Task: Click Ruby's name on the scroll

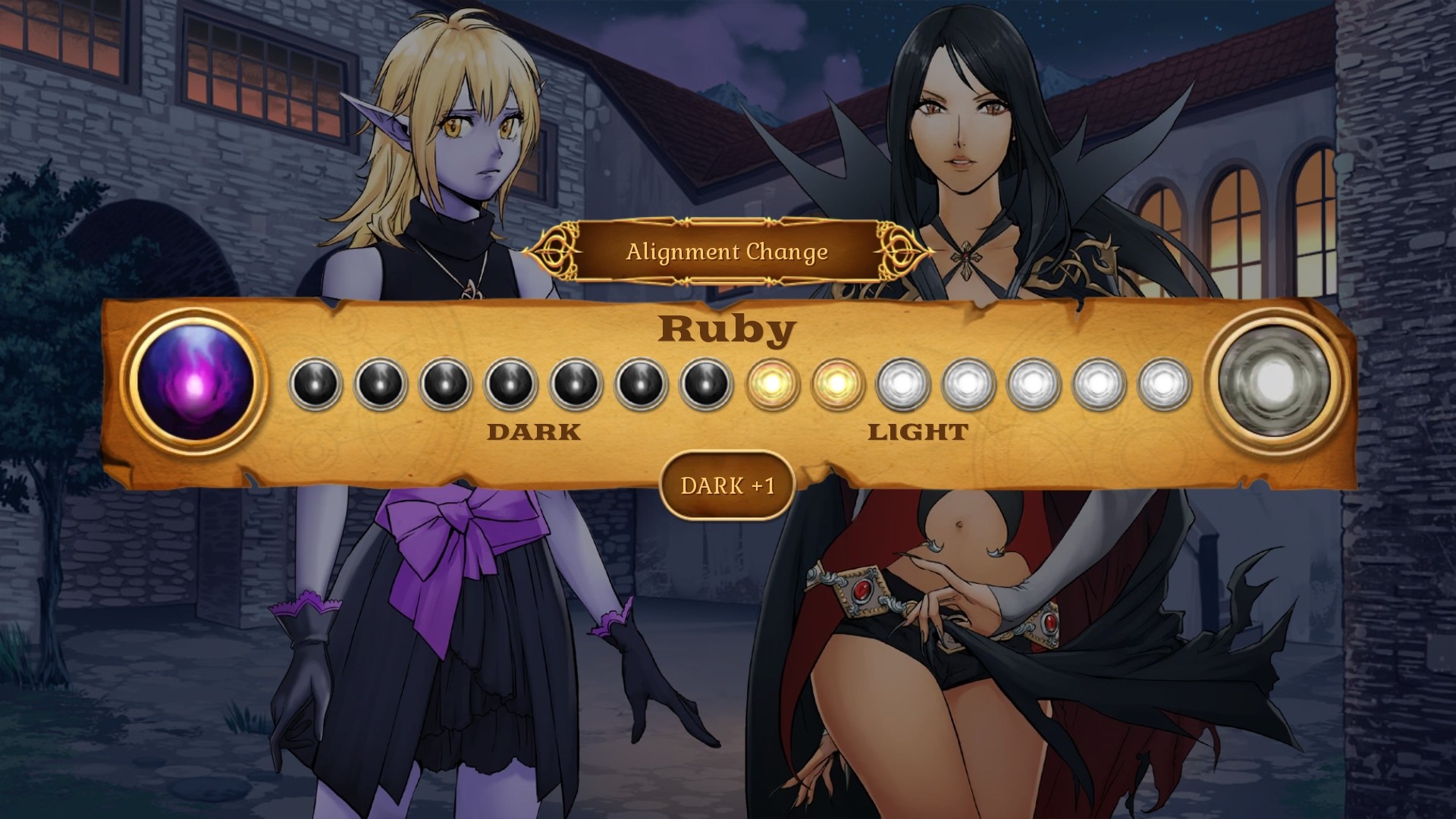Action: [x=726, y=328]
